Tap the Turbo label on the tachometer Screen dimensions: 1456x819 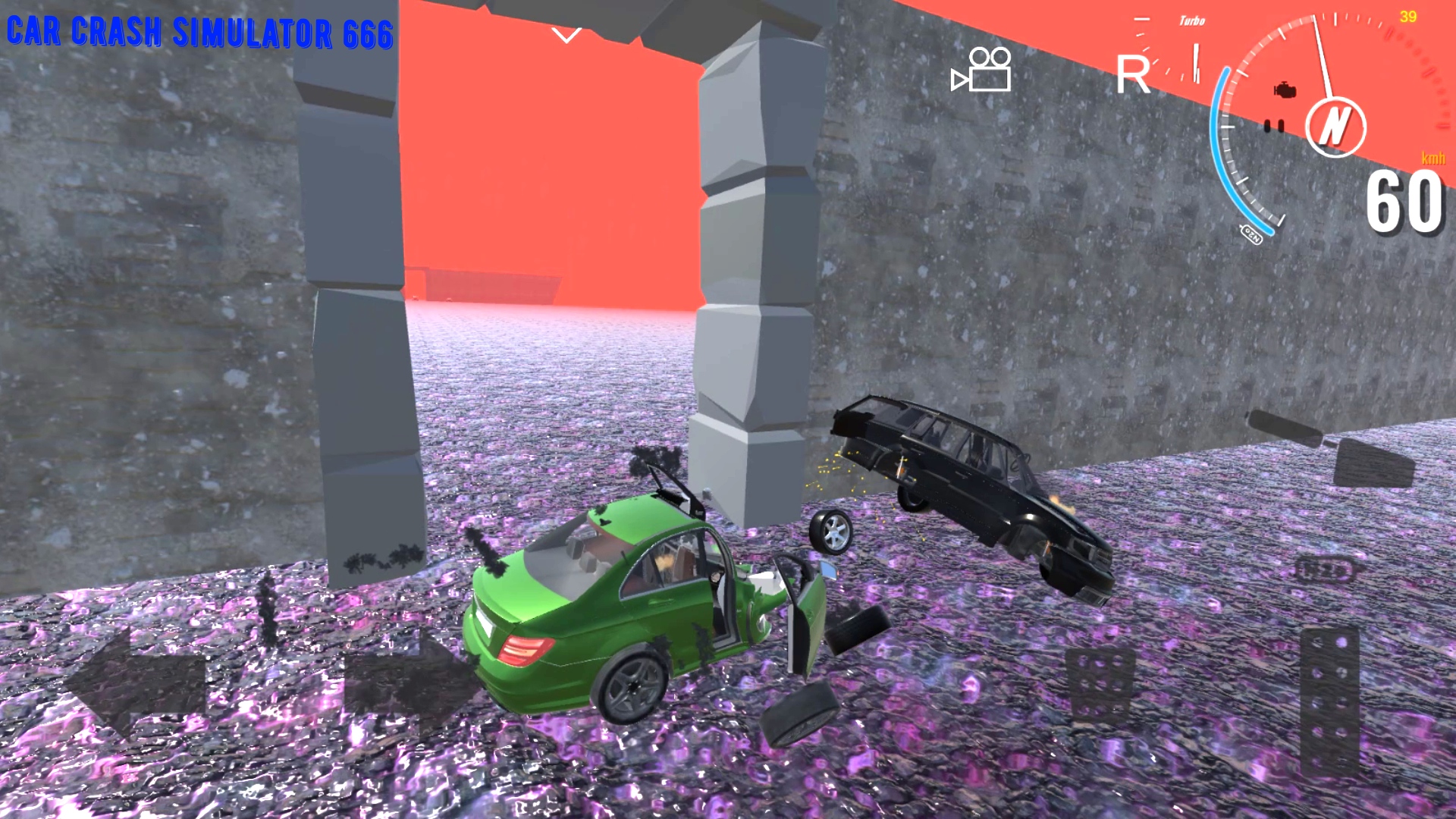pyautogui.click(x=1193, y=21)
